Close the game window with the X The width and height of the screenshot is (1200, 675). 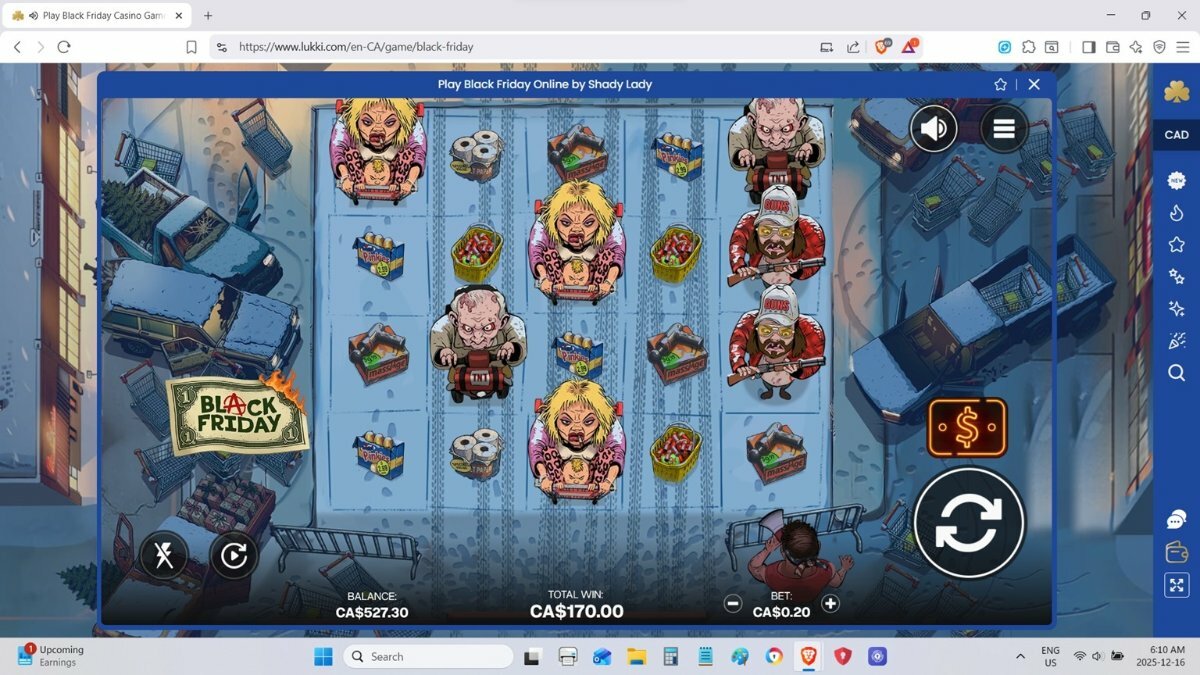(1034, 85)
